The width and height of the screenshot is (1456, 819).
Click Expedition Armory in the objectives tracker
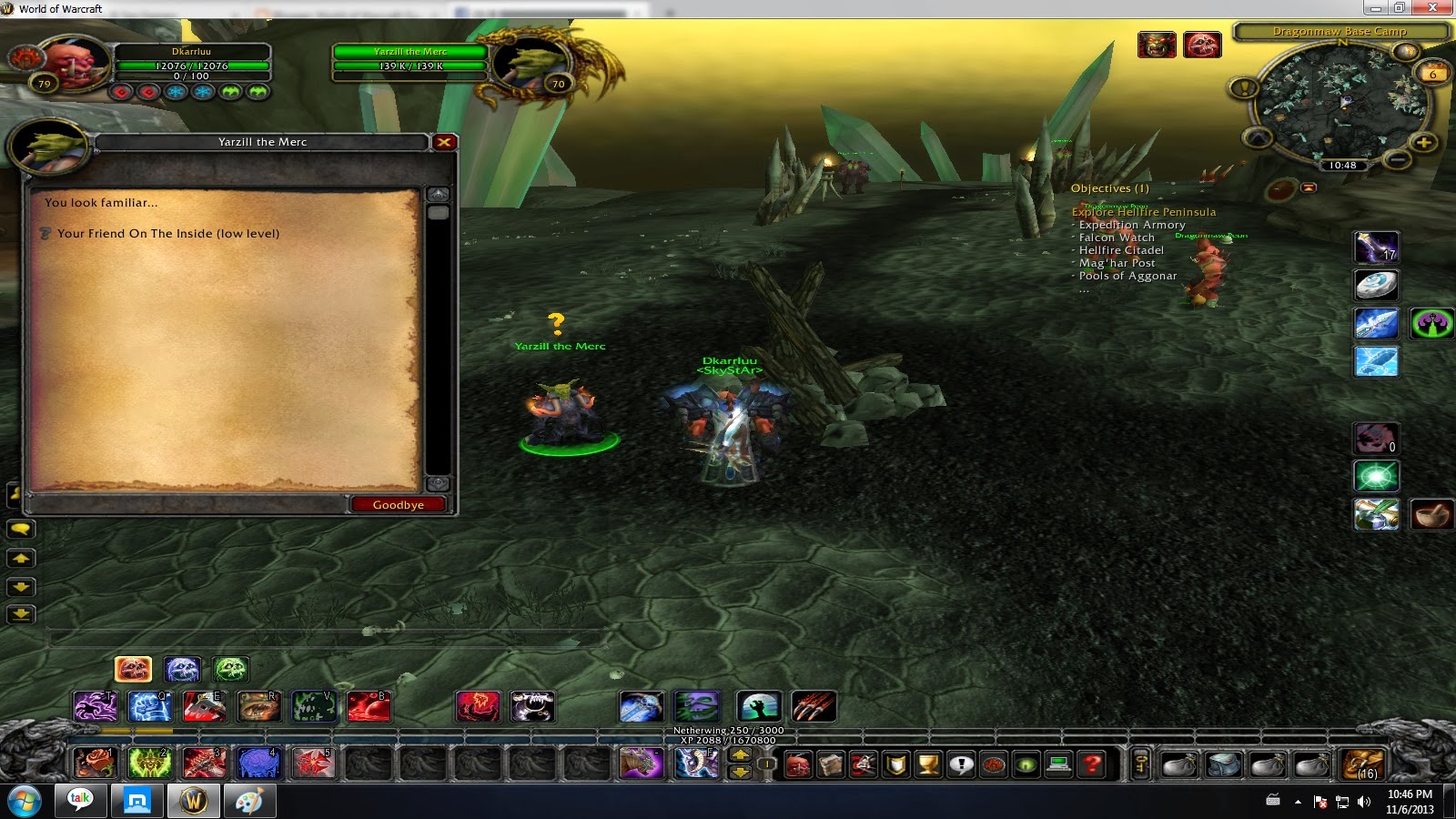pyautogui.click(x=1131, y=224)
